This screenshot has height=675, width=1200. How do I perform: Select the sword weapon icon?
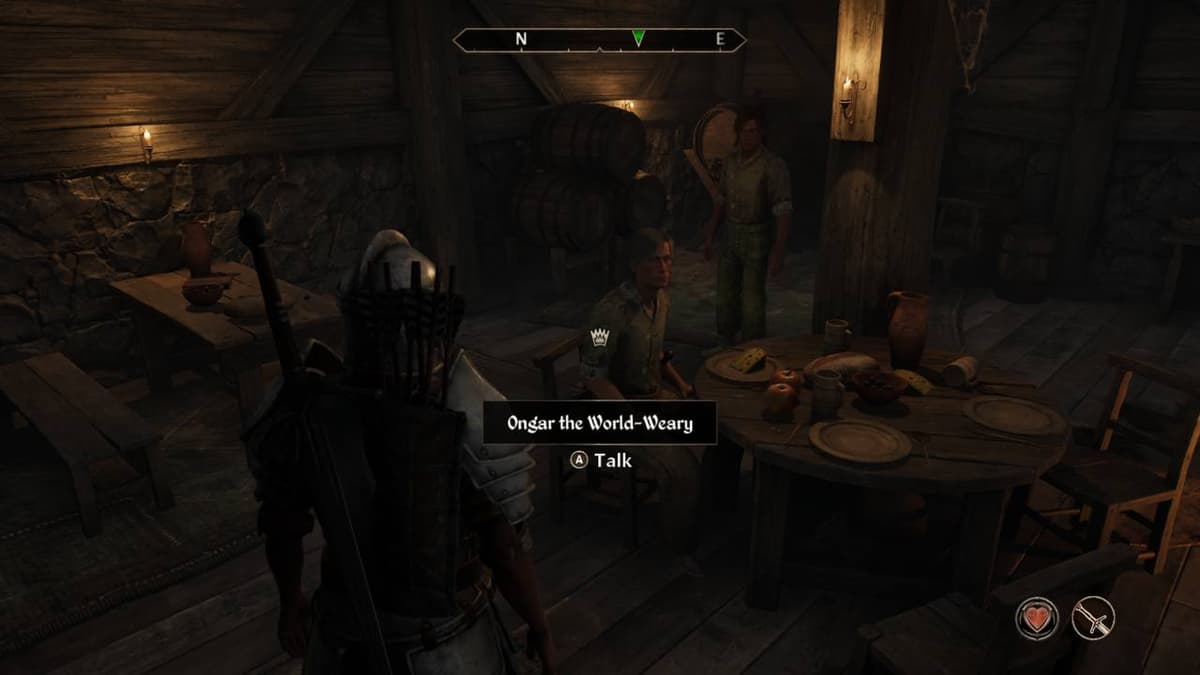click(x=1093, y=616)
